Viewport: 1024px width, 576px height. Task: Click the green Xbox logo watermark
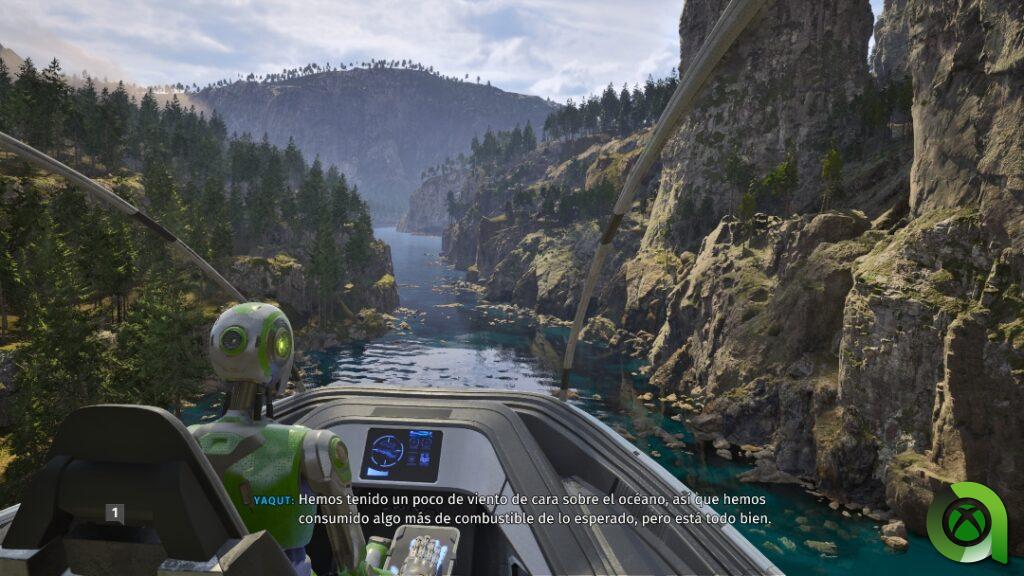(966, 522)
